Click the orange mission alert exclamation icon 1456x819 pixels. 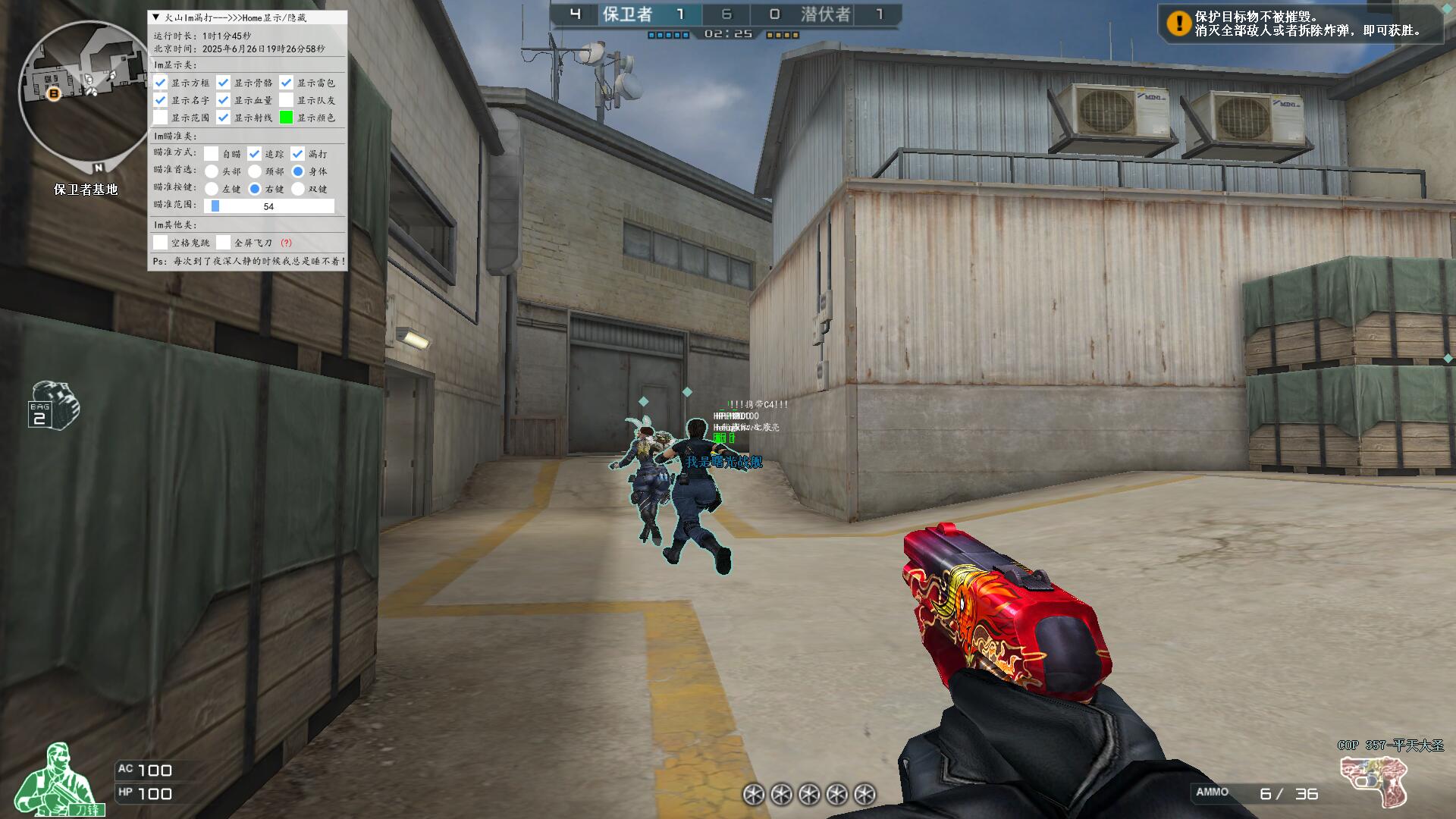click(1178, 24)
